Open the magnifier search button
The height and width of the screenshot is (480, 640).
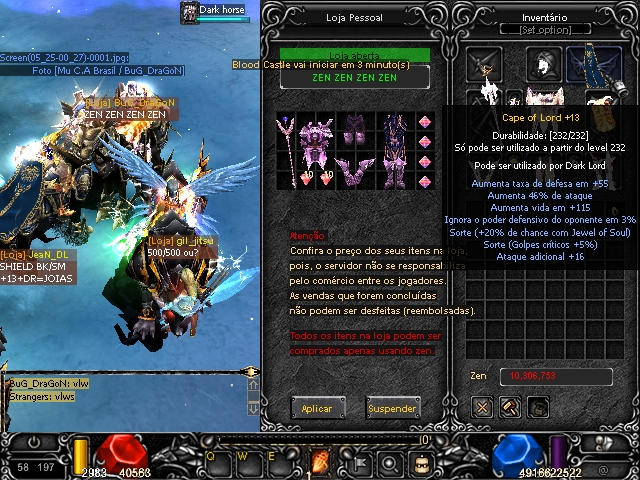coord(391,463)
